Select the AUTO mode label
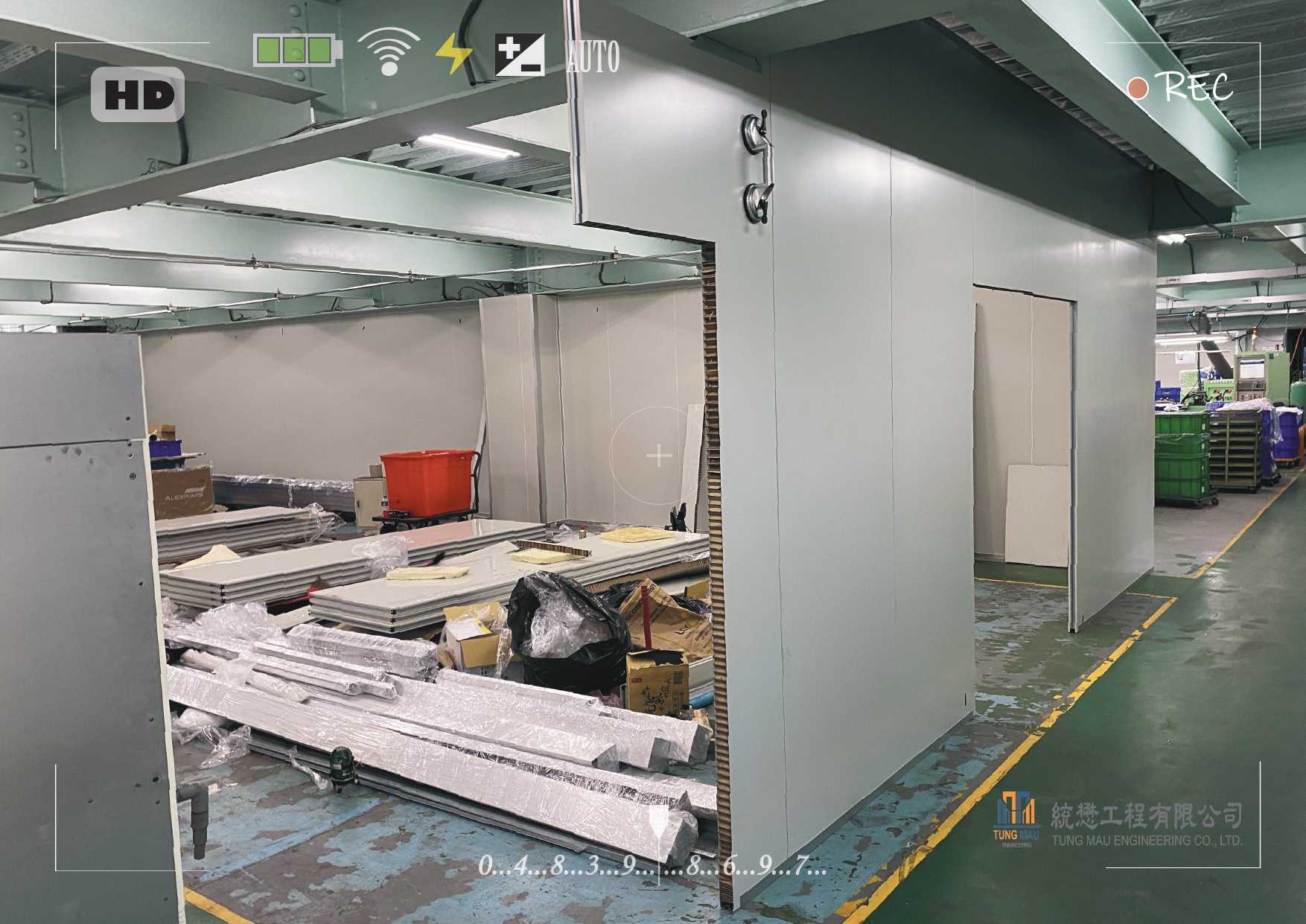 [593, 57]
